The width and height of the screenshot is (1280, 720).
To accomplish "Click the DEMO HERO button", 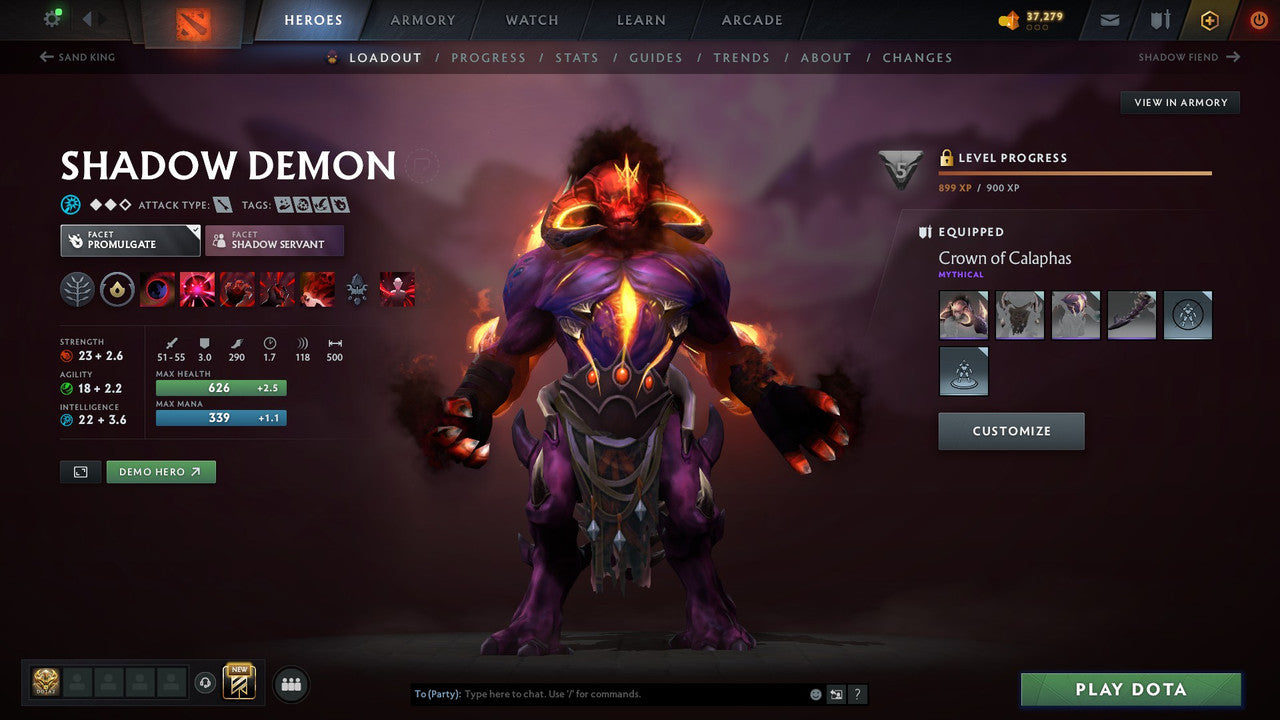I will click(x=160, y=471).
